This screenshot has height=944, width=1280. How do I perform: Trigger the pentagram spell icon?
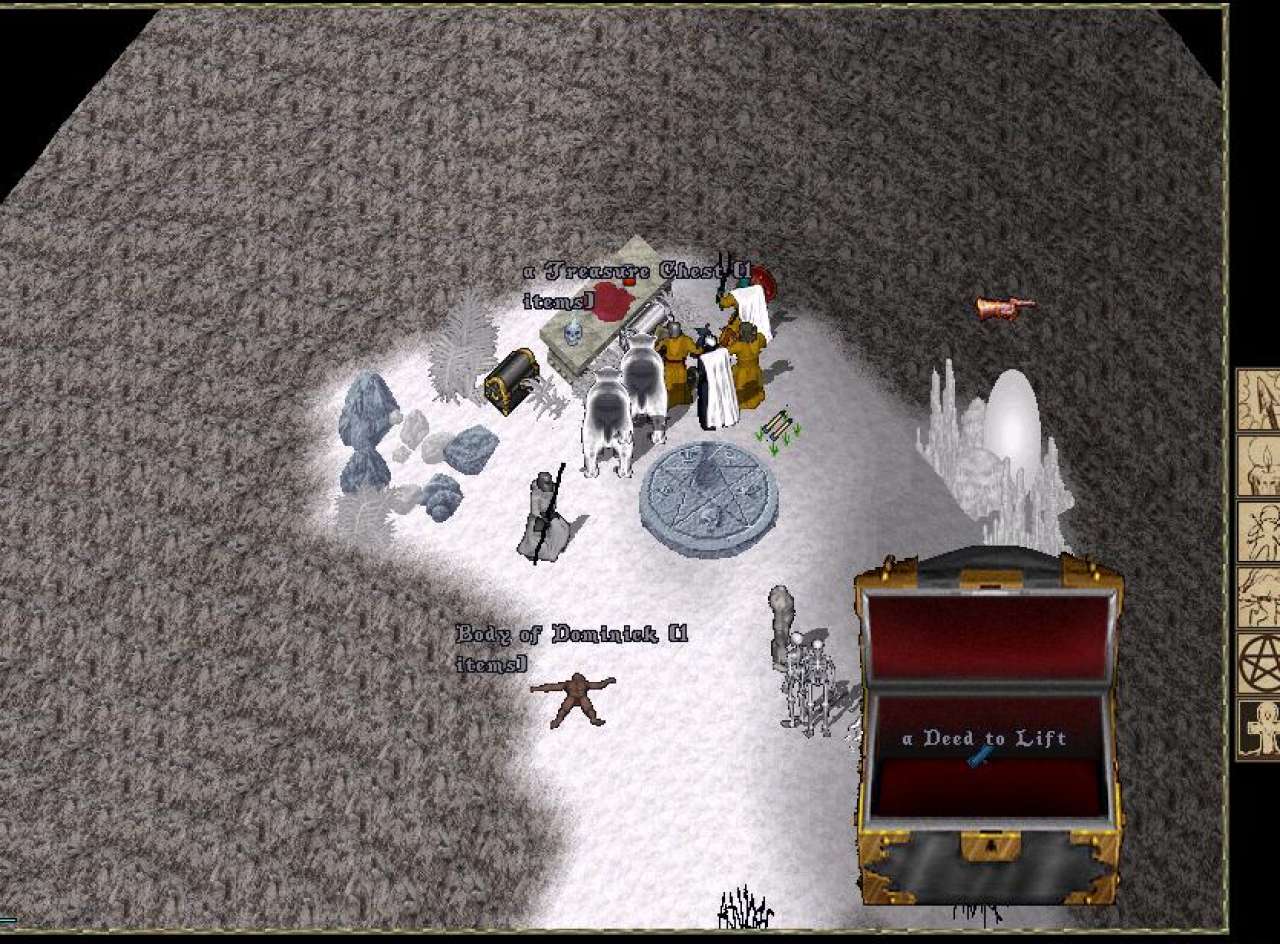[x=1260, y=663]
